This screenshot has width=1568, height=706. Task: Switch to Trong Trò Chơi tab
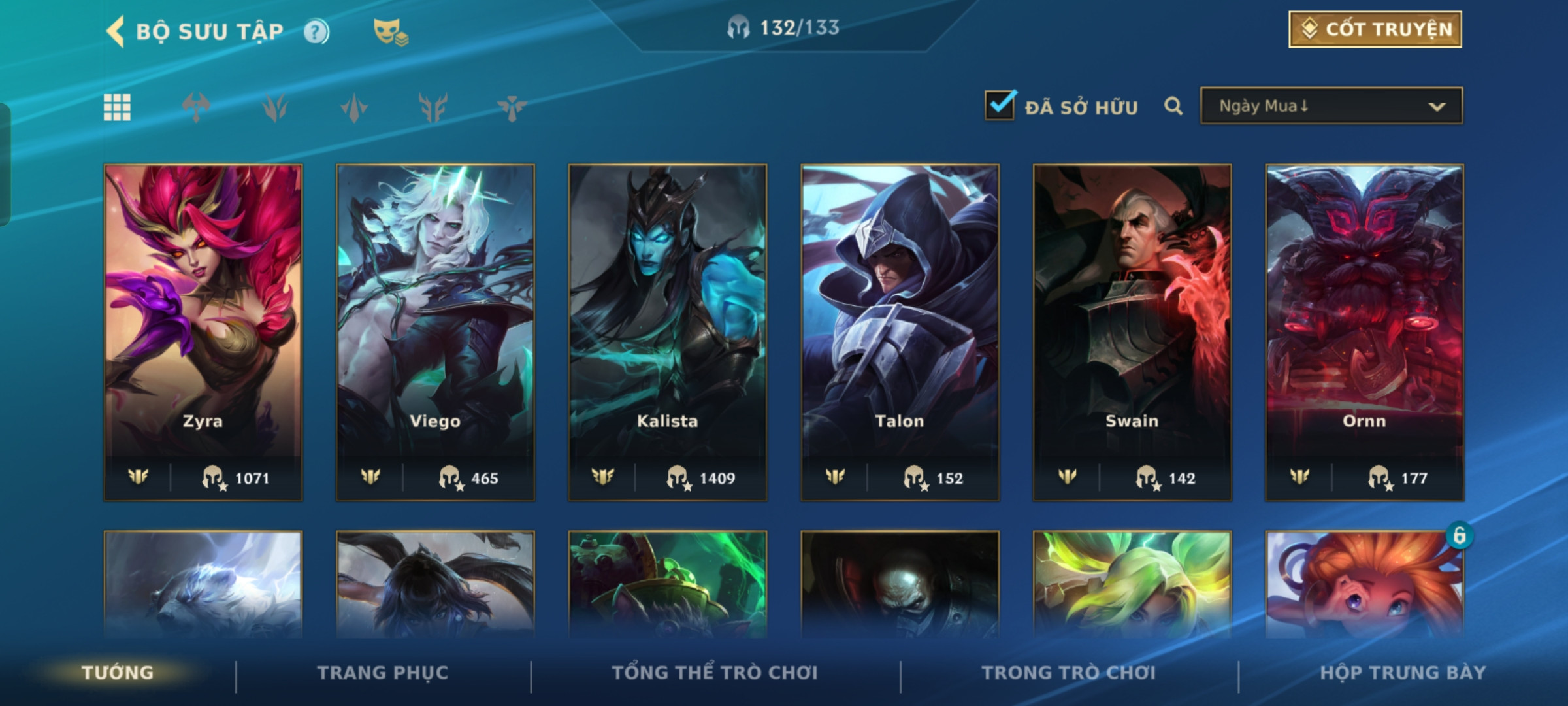1069,673
